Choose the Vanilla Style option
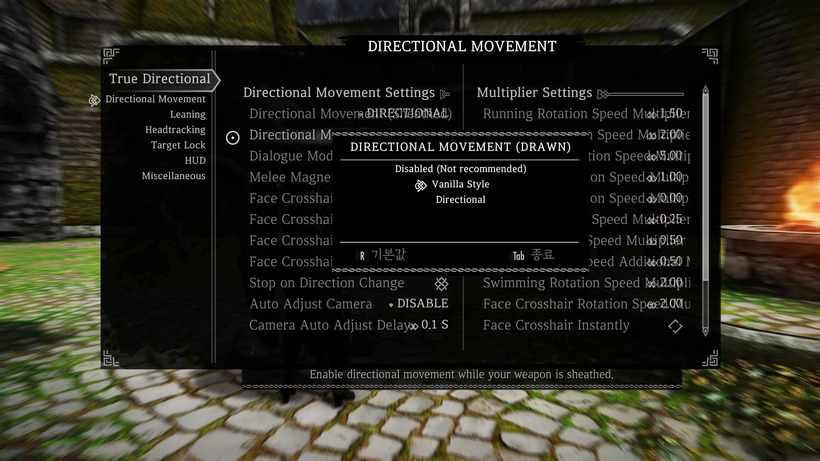This screenshot has height=461, width=820. [460, 184]
